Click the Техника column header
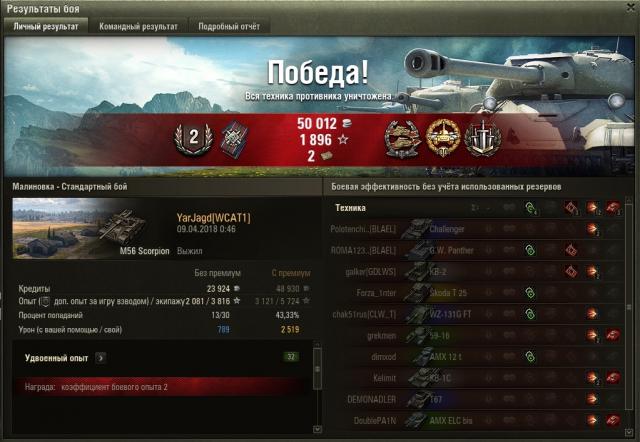 (x=350, y=208)
